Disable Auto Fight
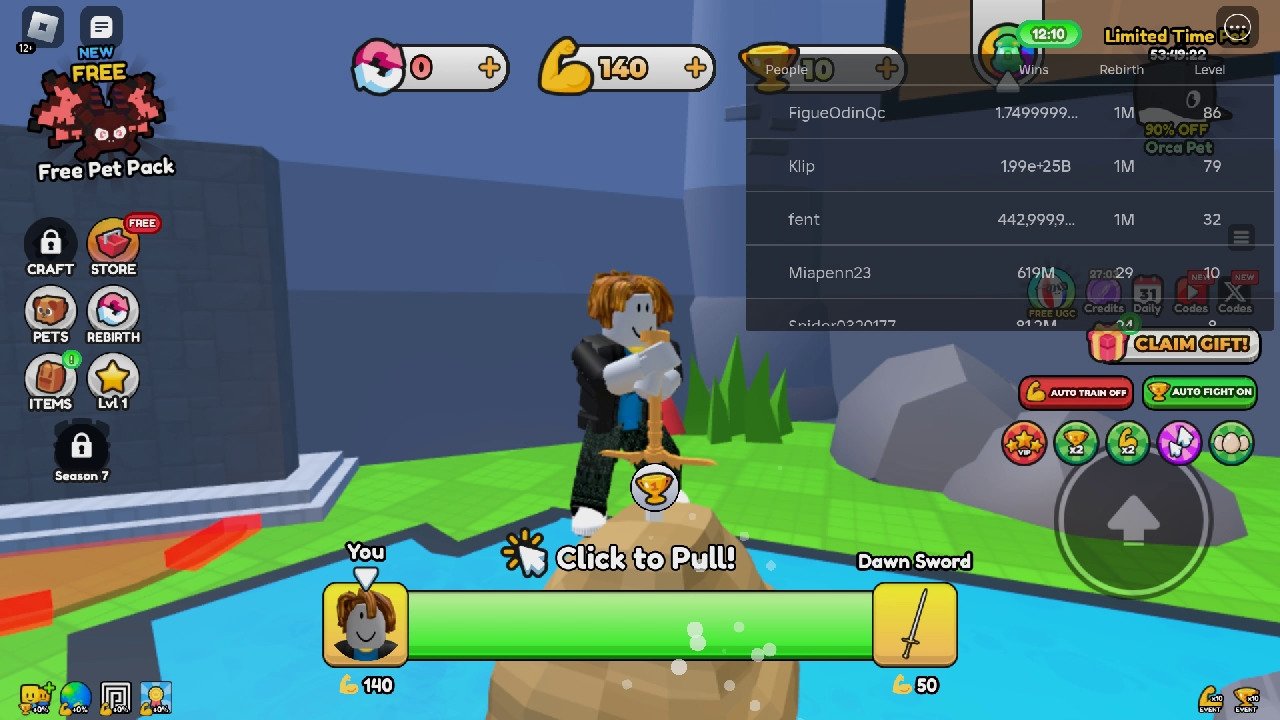Viewport: 1280px width, 720px height. 1199,393
